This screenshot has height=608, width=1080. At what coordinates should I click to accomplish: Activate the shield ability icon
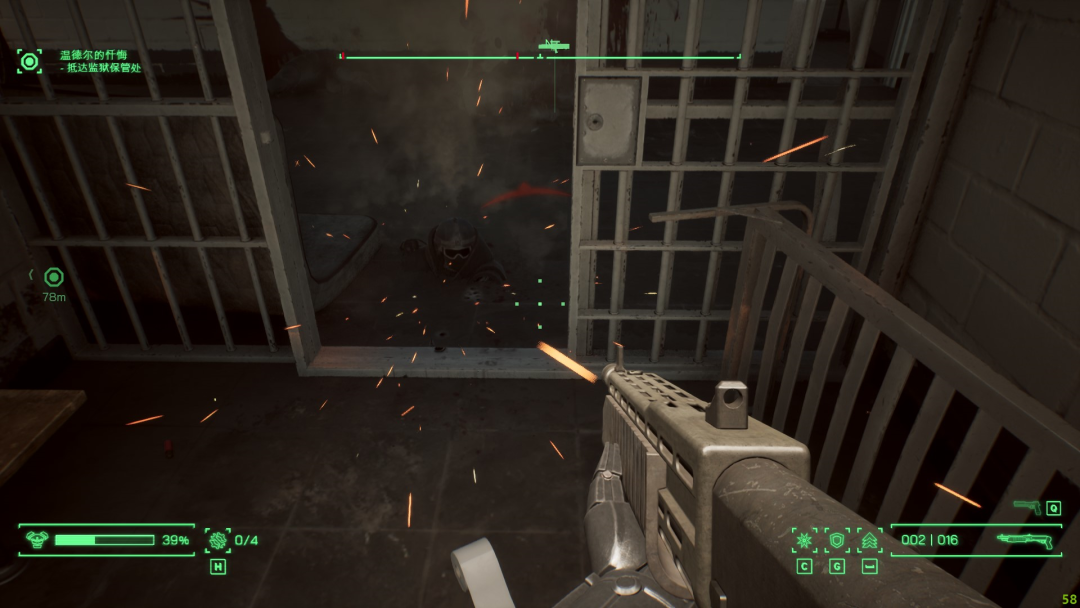click(837, 540)
